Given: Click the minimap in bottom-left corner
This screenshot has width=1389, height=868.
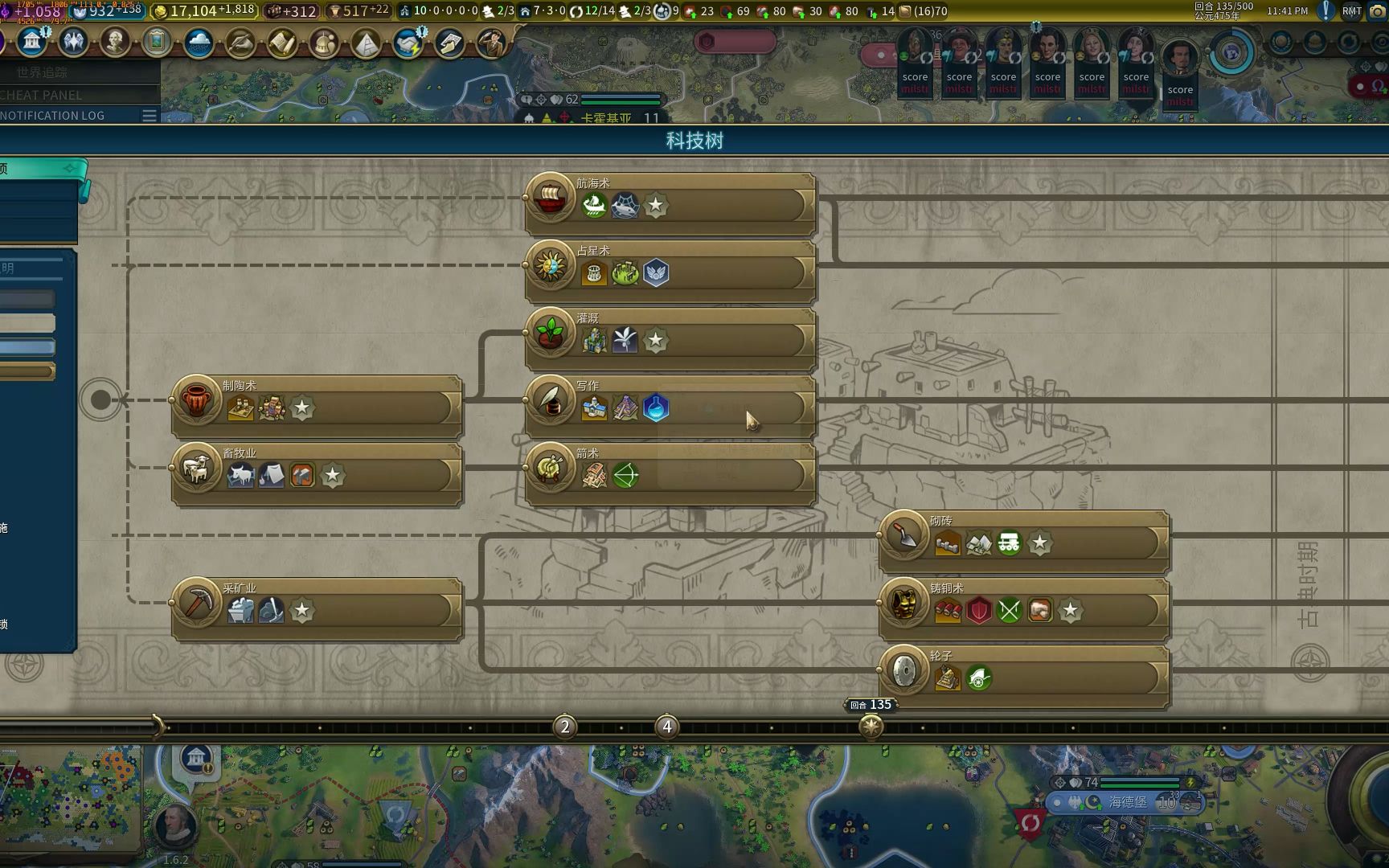Looking at the screenshot, I should pyautogui.click(x=71, y=796).
